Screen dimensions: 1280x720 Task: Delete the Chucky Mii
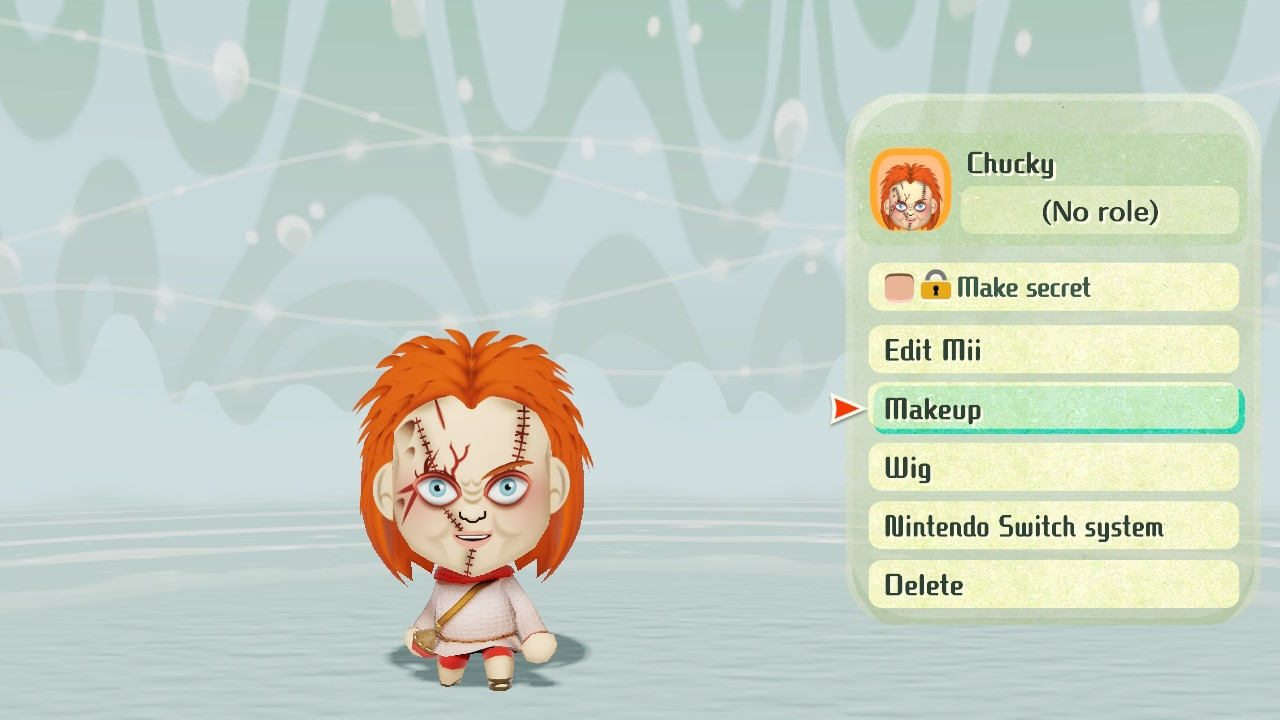[1053, 586]
